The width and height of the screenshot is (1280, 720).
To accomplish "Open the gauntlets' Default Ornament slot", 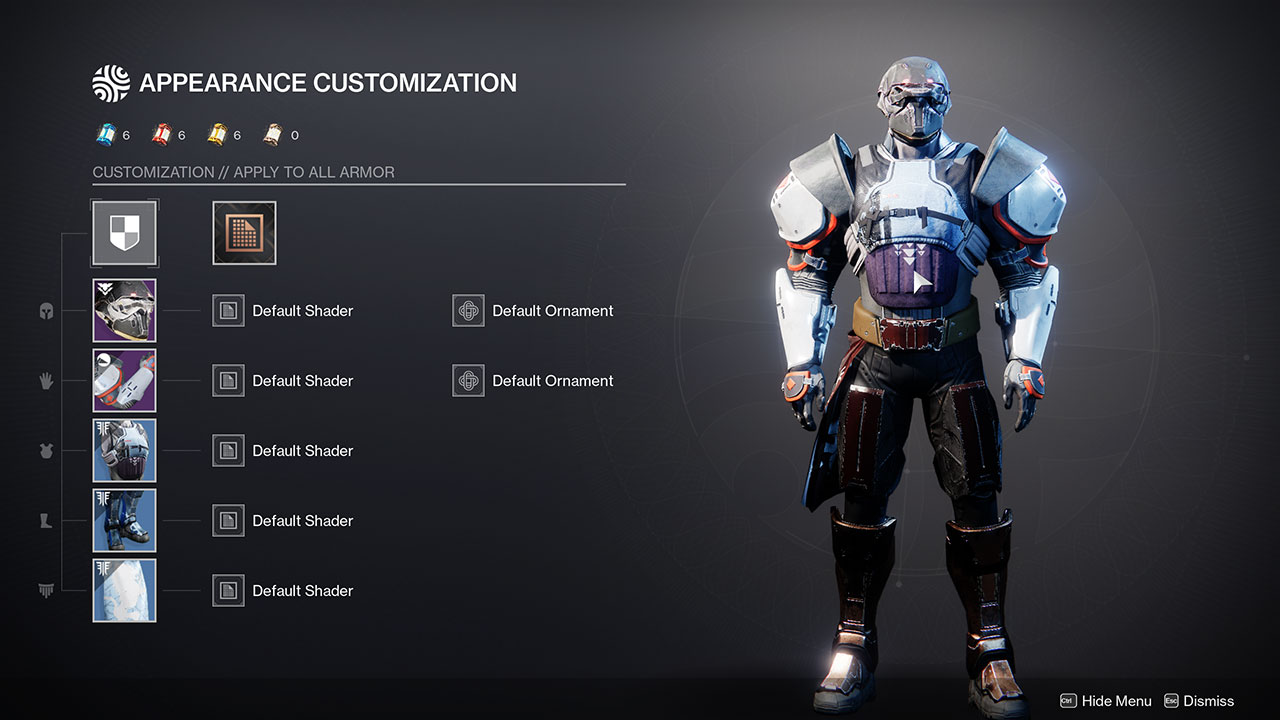I will (x=469, y=381).
